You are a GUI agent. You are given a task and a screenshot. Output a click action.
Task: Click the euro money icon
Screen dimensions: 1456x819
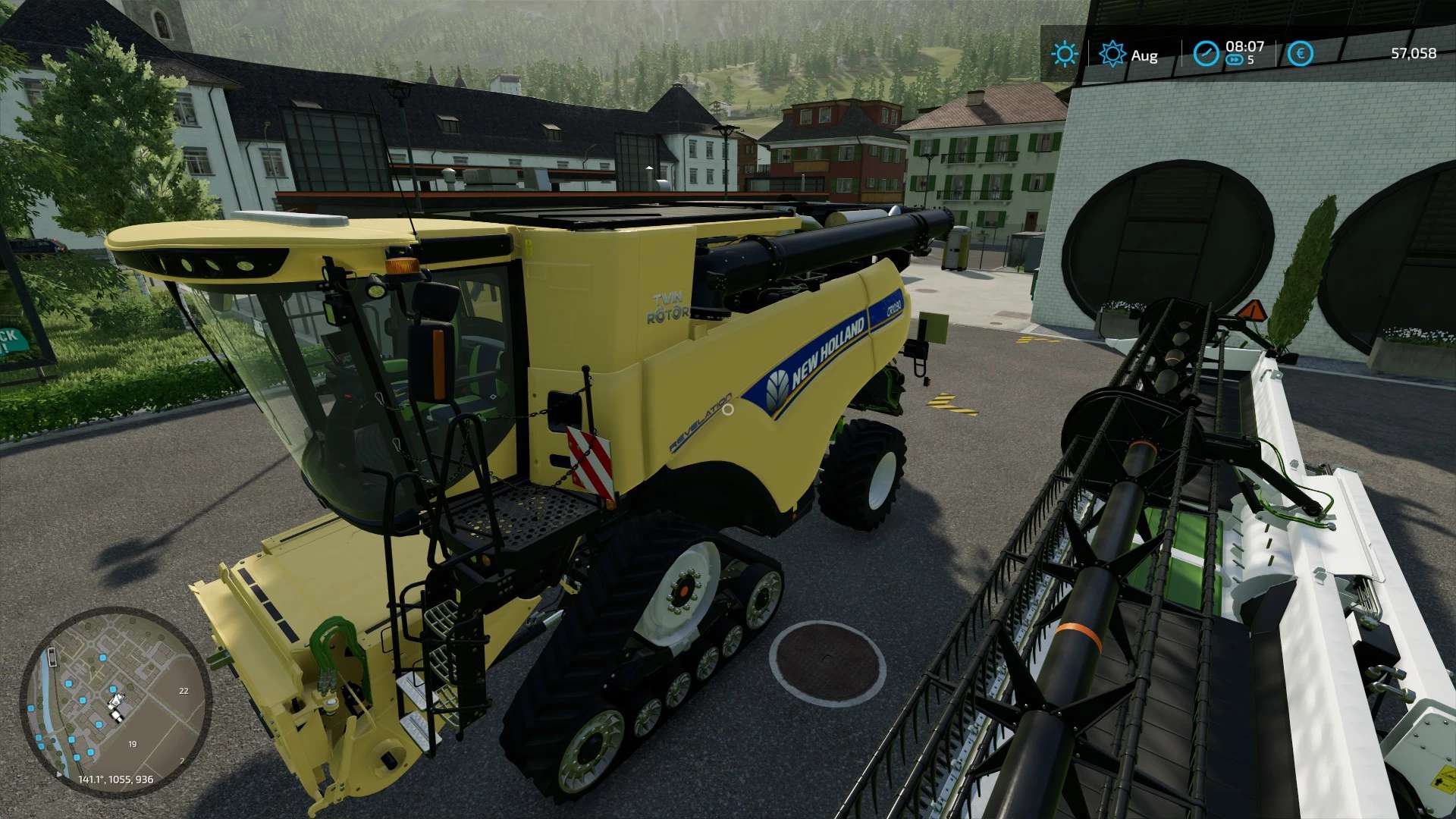tap(1301, 54)
